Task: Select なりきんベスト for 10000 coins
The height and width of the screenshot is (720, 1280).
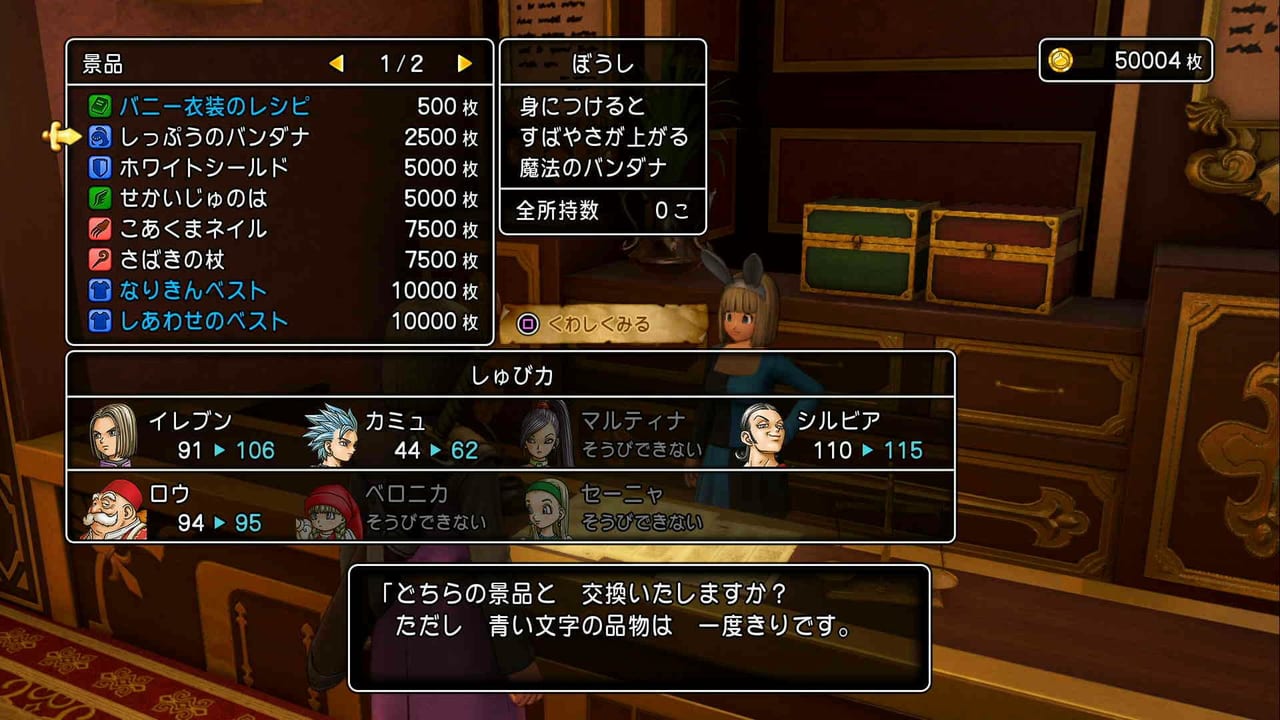Action: click(193, 291)
